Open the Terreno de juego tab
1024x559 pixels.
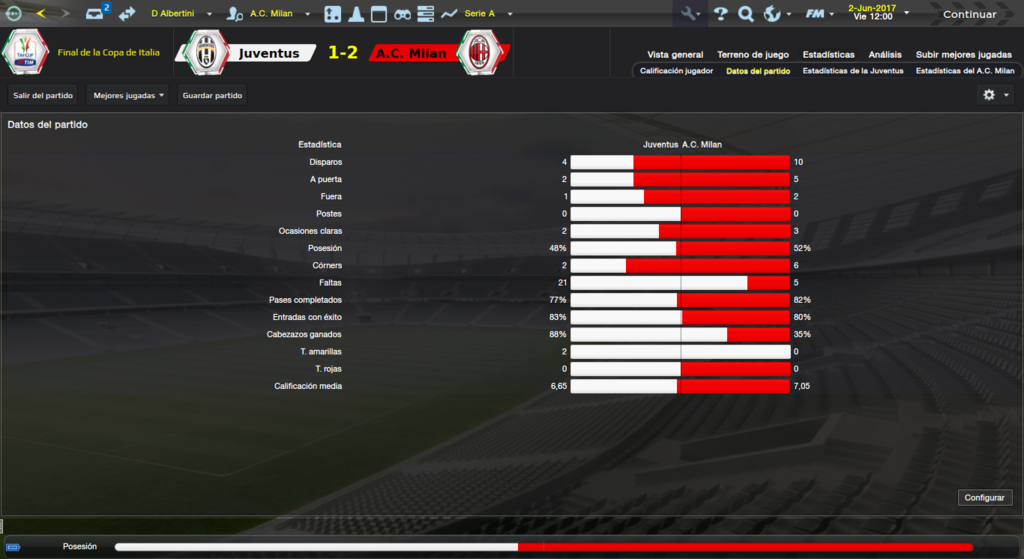point(753,55)
